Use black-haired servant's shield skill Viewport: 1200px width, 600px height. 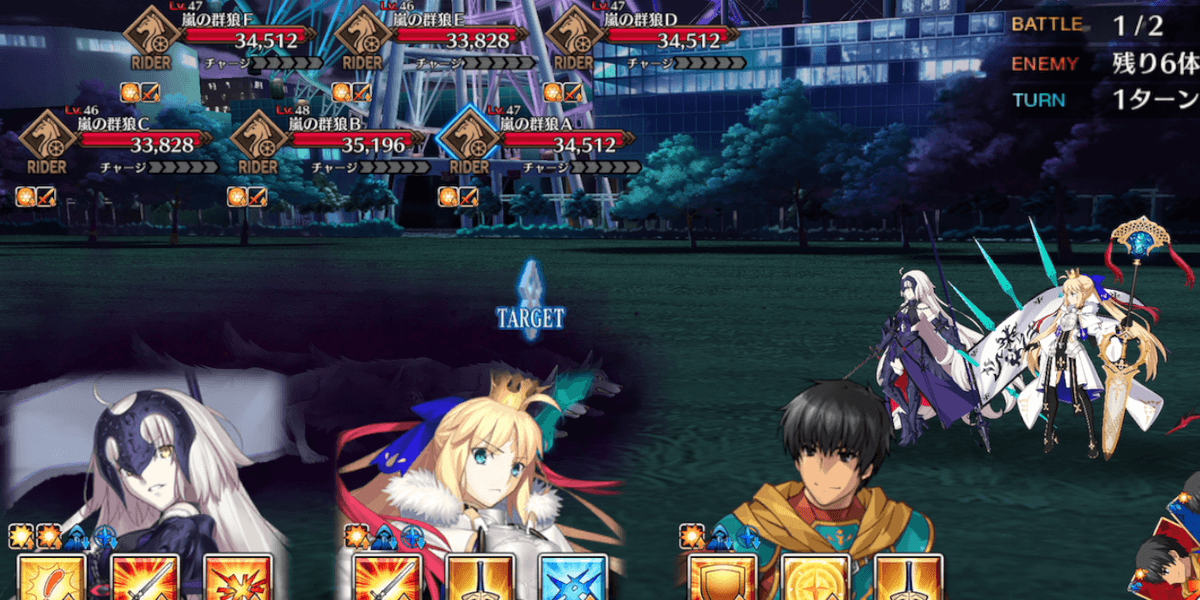click(719, 579)
